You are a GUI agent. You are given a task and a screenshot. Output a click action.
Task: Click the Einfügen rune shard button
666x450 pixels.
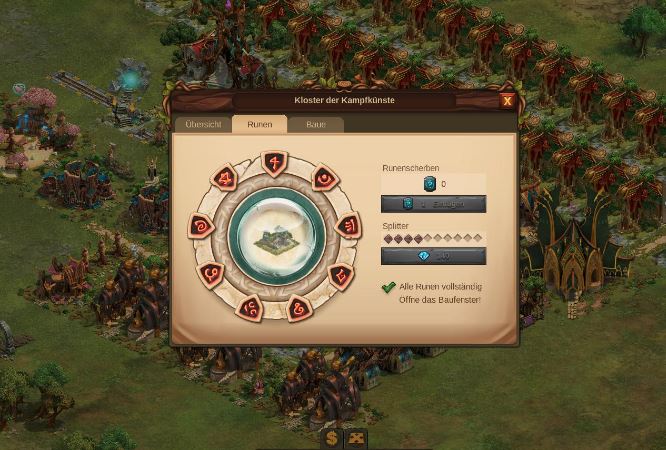click(x=433, y=204)
